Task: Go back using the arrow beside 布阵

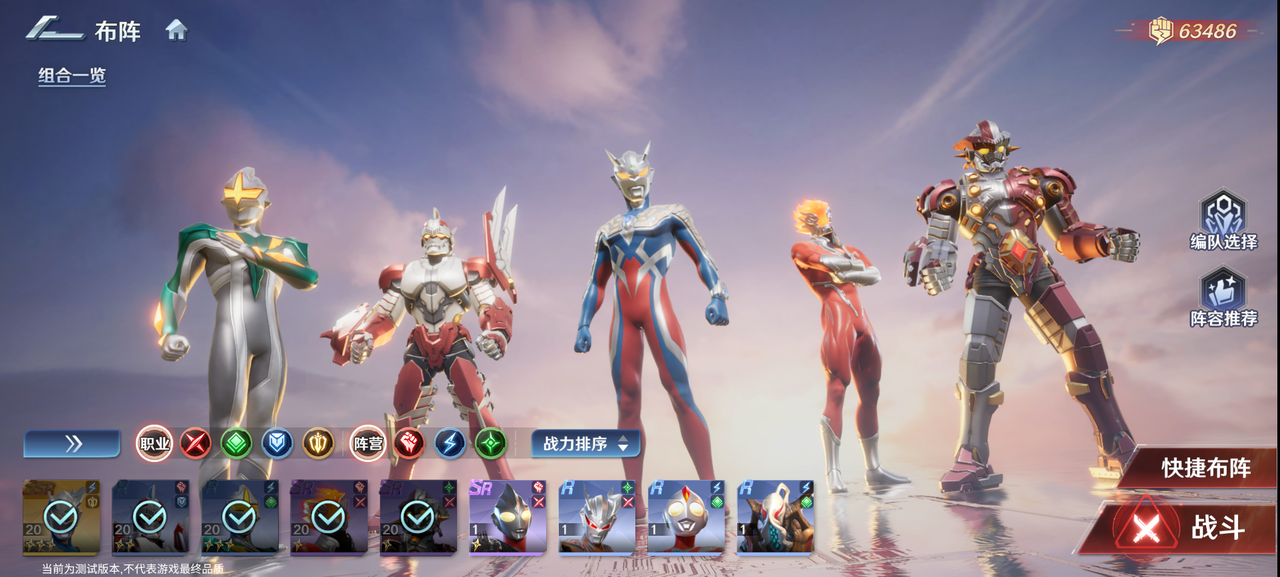Action: pos(54,29)
